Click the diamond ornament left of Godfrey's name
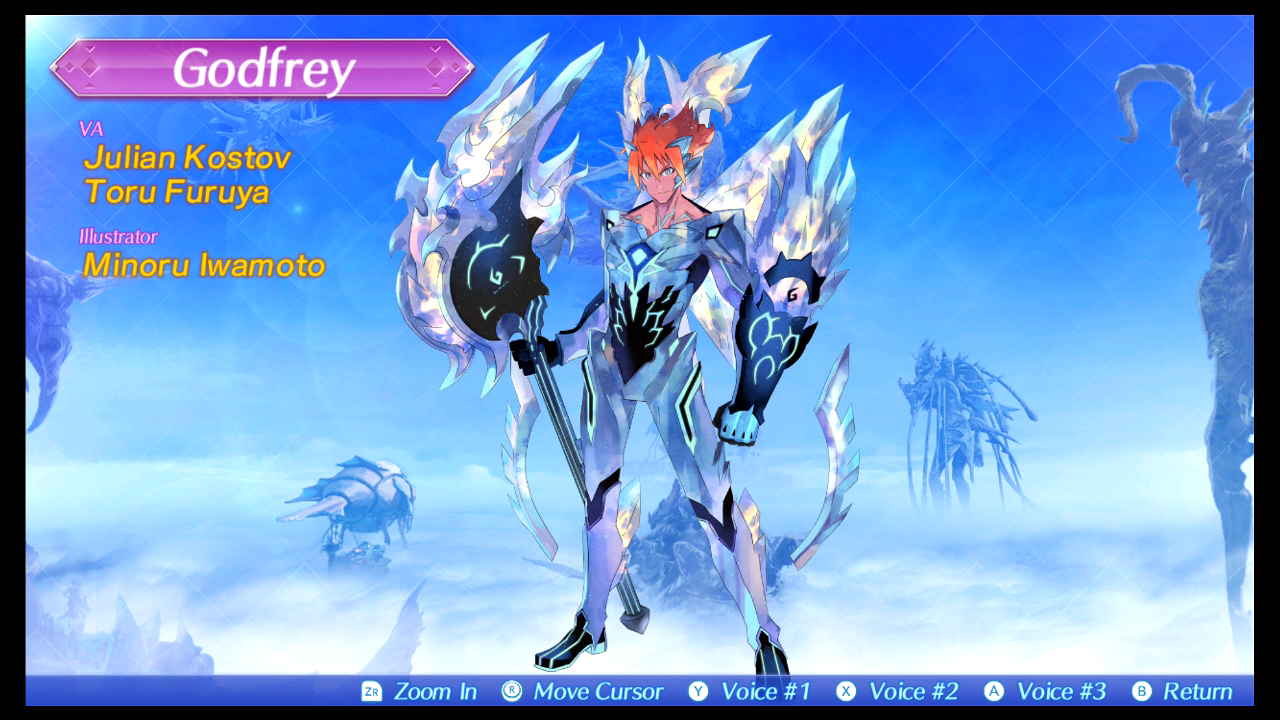Image resolution: width=1280 pixels, height=720 pixels. (91, 68)
